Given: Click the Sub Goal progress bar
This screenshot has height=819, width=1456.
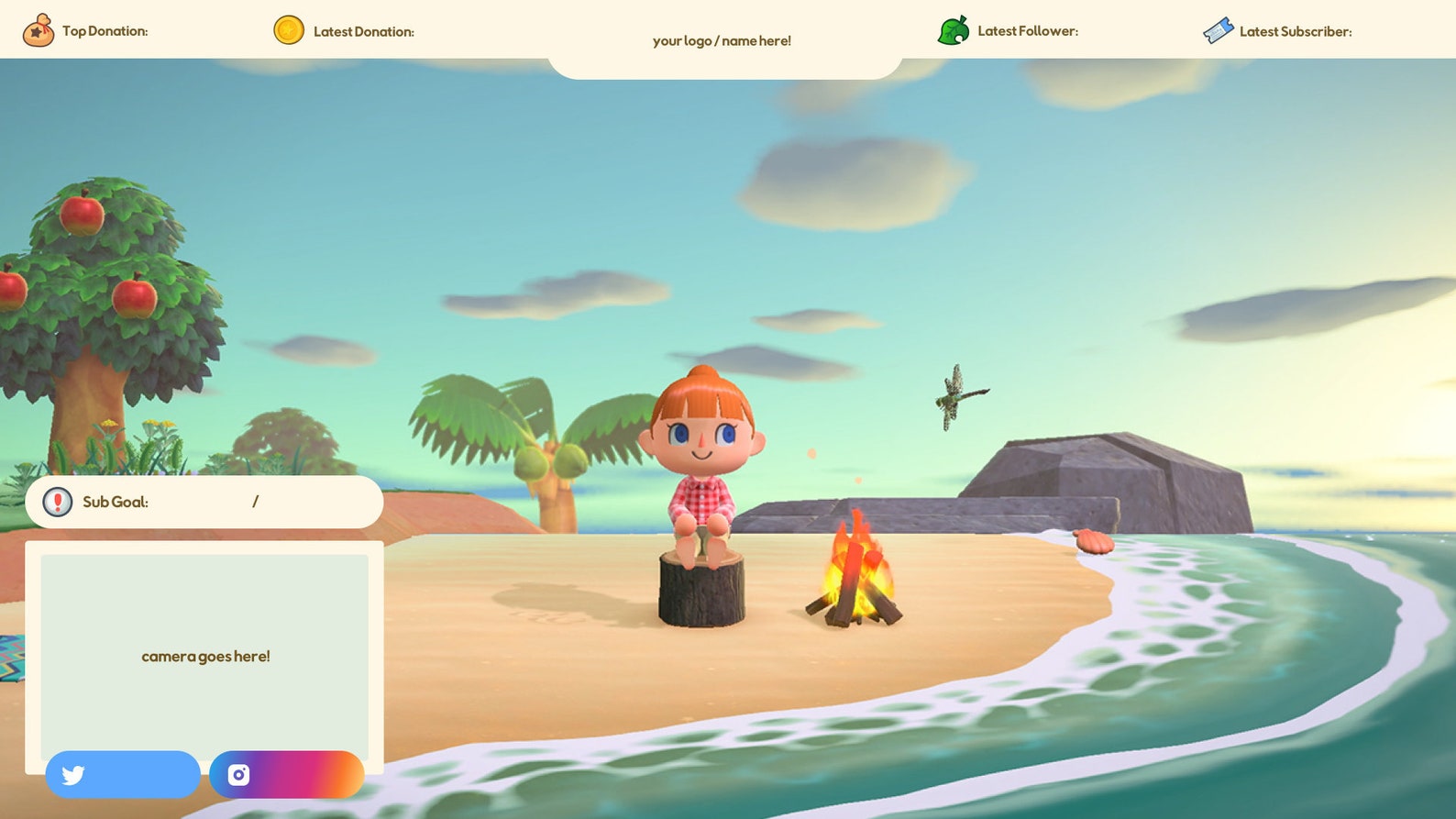Looking at the screenshot, I should 205,502.
